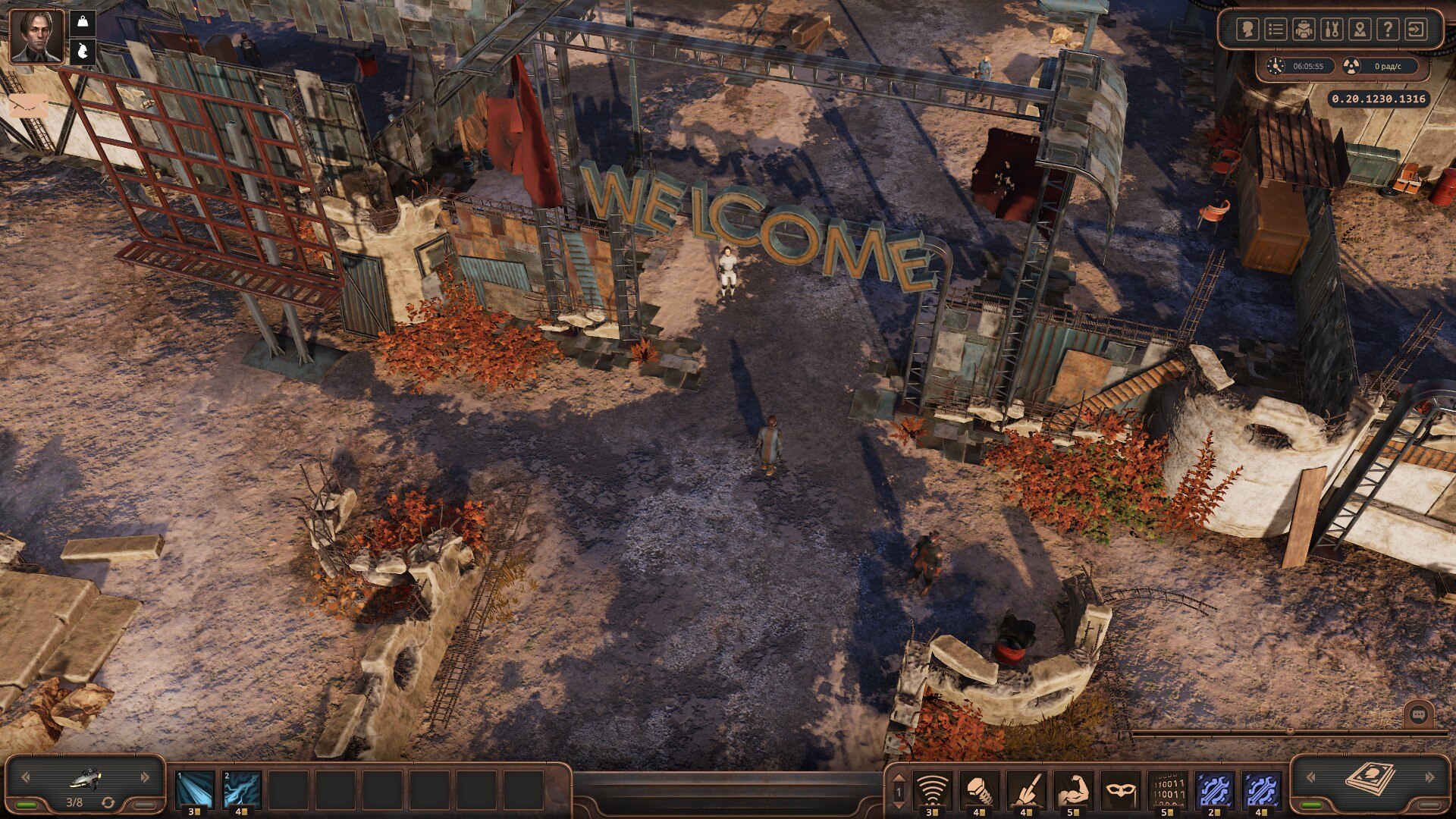Use the bolt screw skill
The height and width of the screenshot is (819, 1456).
979,790
